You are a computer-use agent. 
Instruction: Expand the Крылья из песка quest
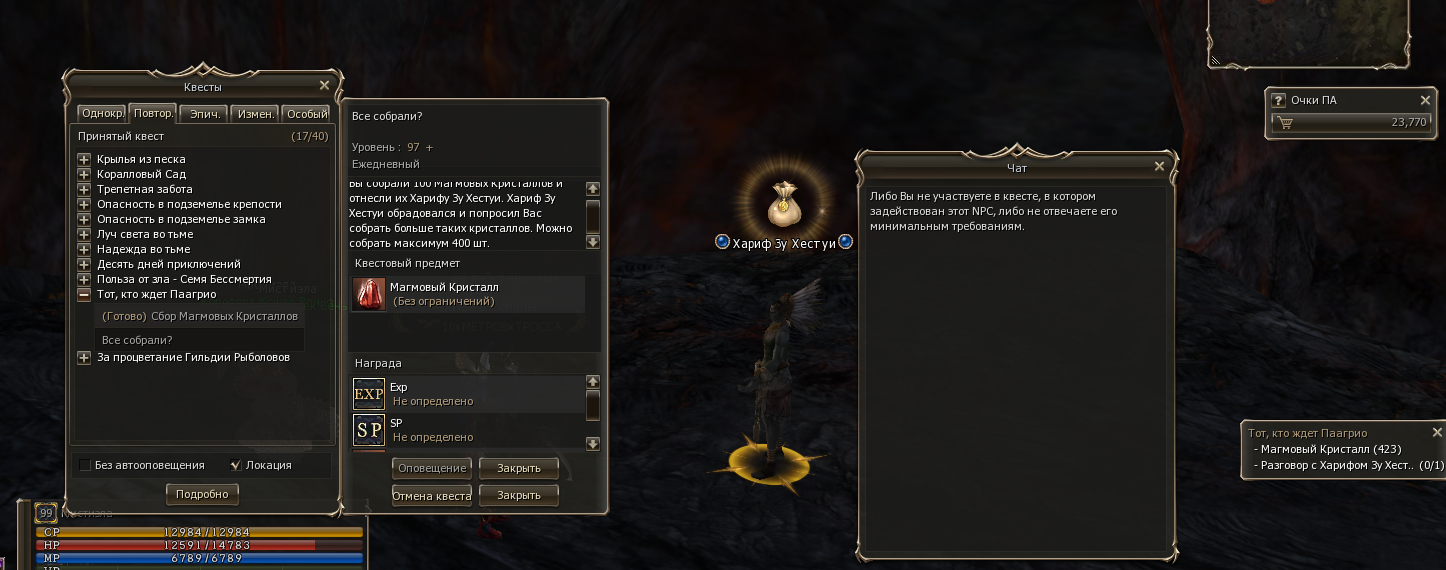(x=84, y=159)
